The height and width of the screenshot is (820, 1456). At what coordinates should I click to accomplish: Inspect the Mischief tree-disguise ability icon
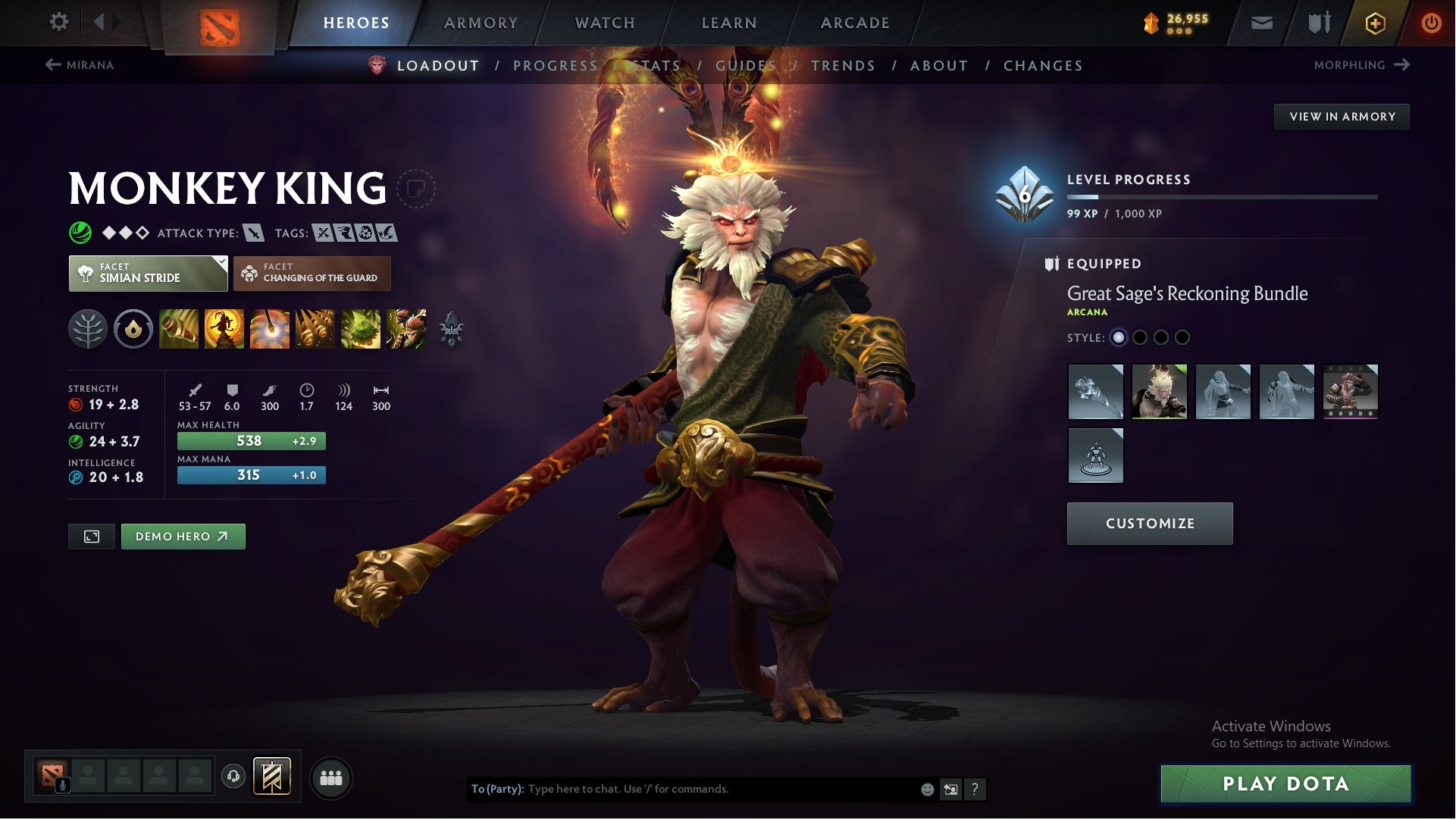[x=361, y=329]
